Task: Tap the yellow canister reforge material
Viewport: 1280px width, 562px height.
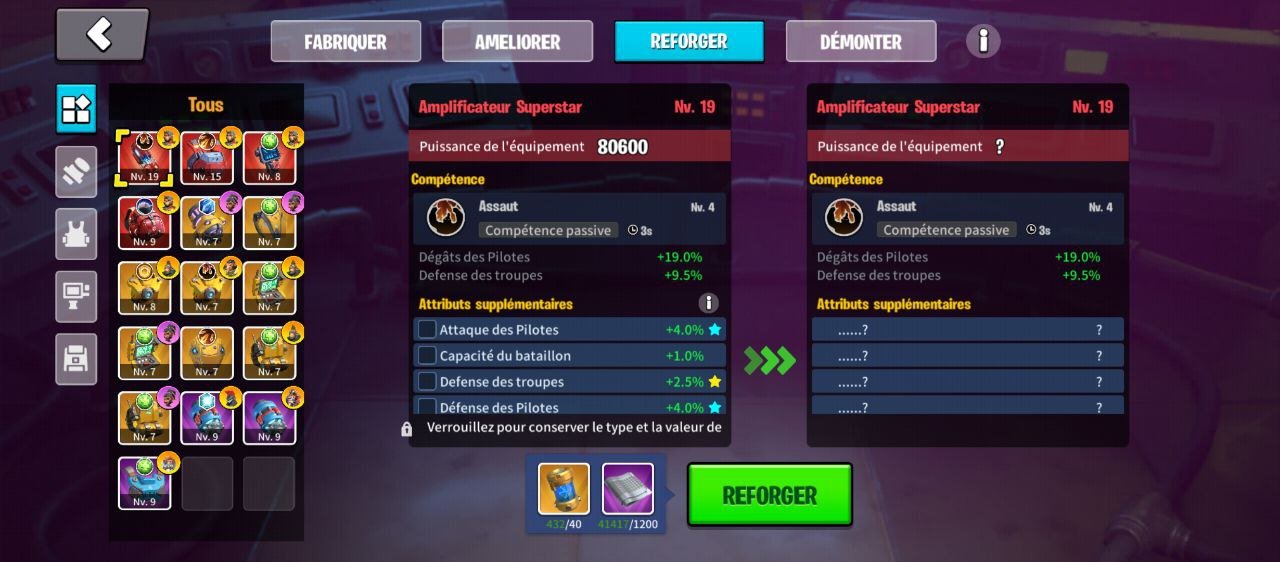Action: [x=564, y=489]
